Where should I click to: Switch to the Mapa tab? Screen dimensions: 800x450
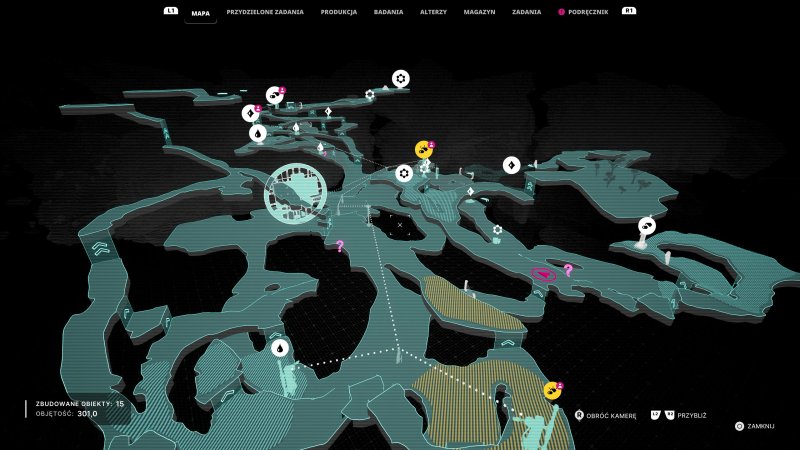[x=201, y=12]
